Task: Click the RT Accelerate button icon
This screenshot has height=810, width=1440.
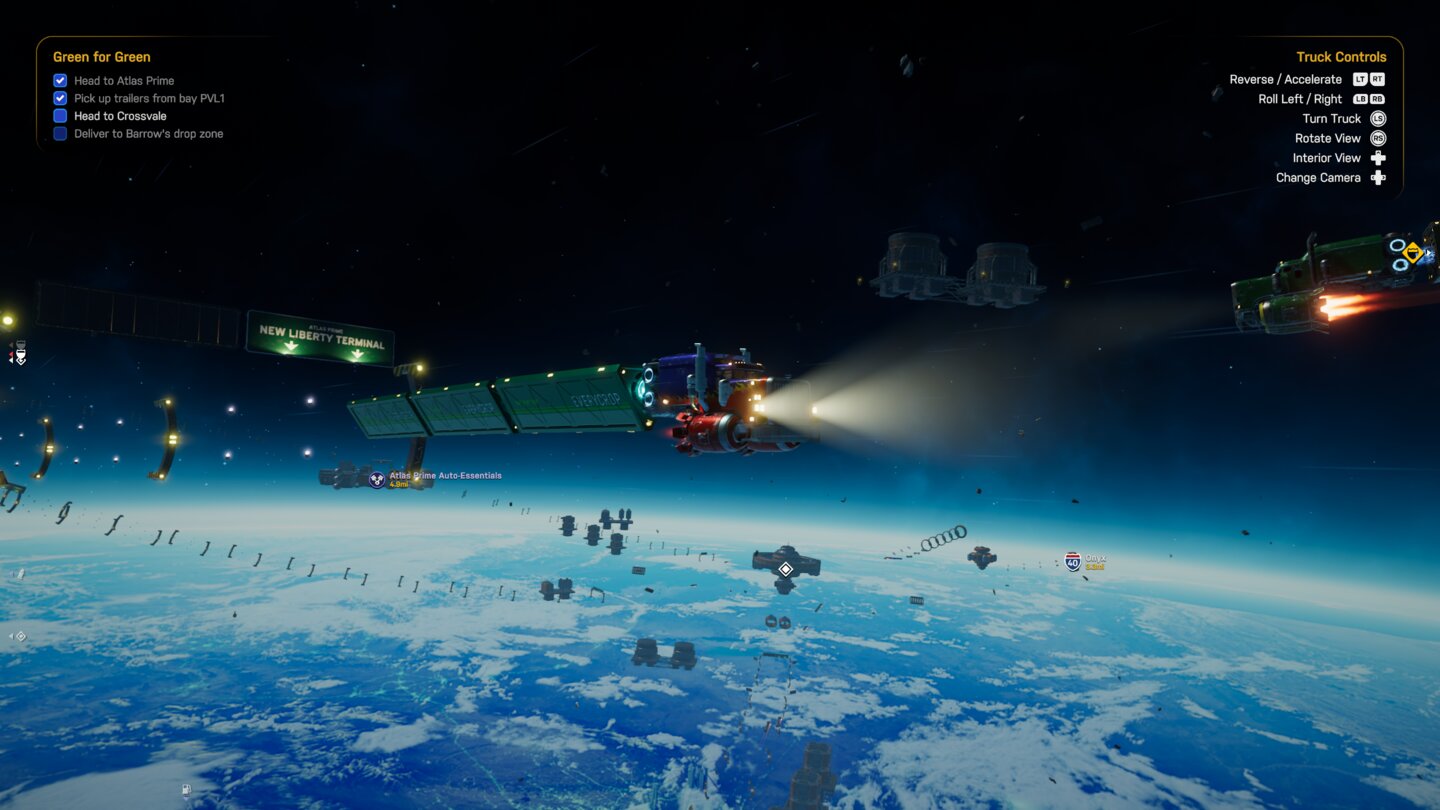Action: (x=1376, y=79)
